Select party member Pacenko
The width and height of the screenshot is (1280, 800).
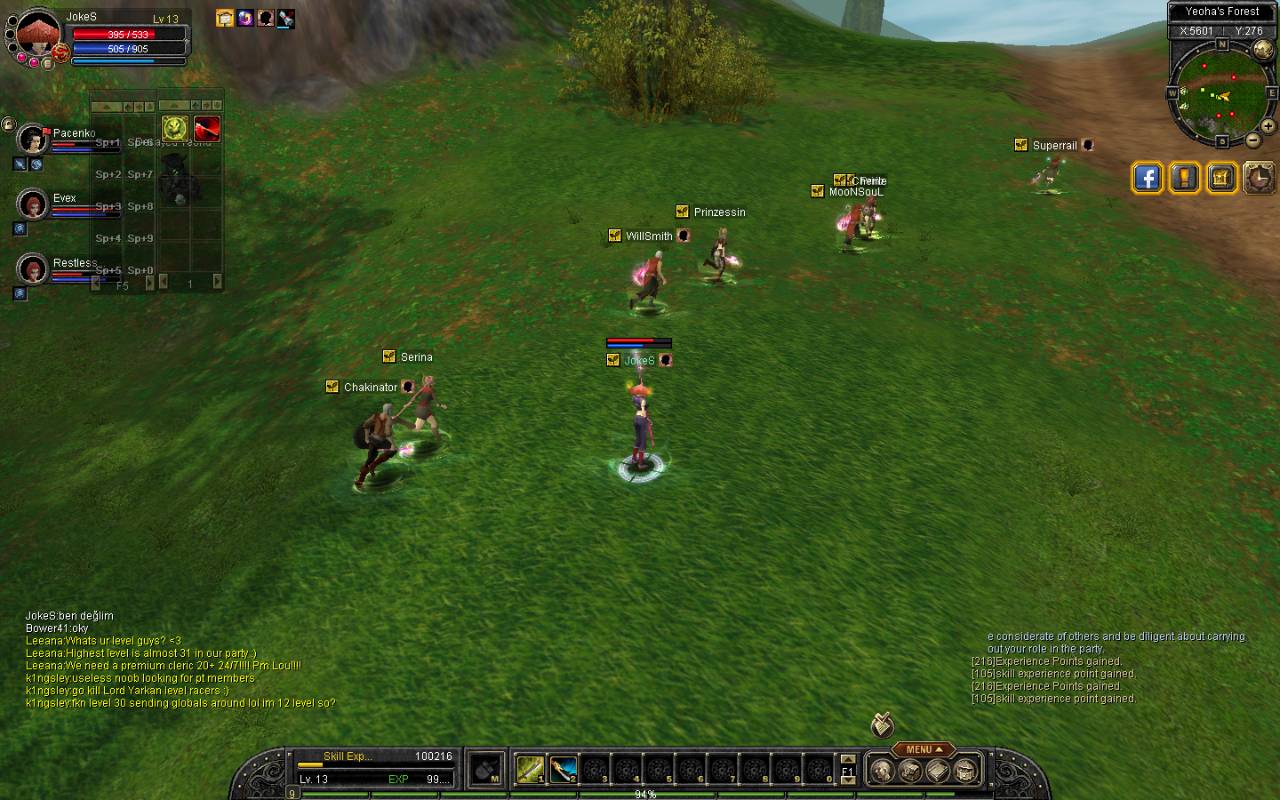[33, 140]
